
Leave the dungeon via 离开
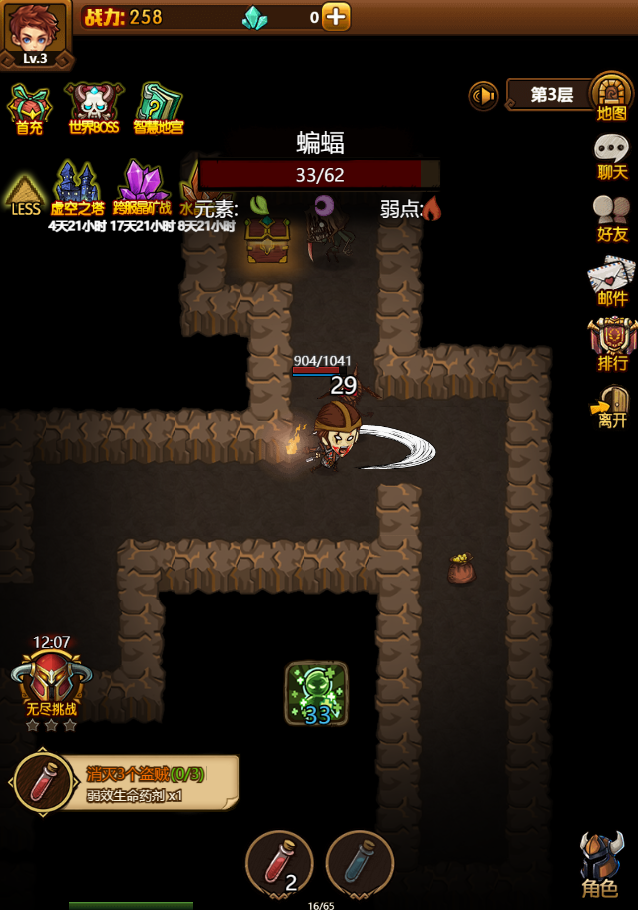(x=611, y=407)
